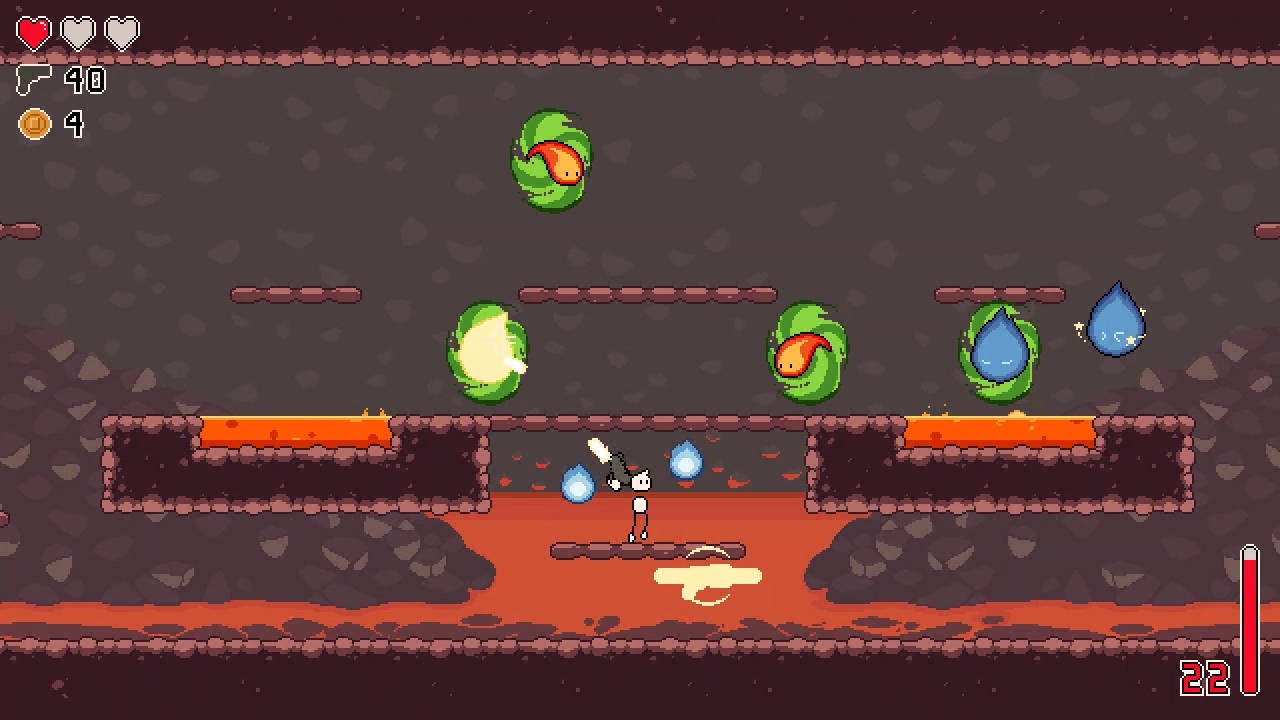This screenshot has width=1280, height=720.
Task: Click the gold coin icon in the HUD
Action: (x=35, y=124)
